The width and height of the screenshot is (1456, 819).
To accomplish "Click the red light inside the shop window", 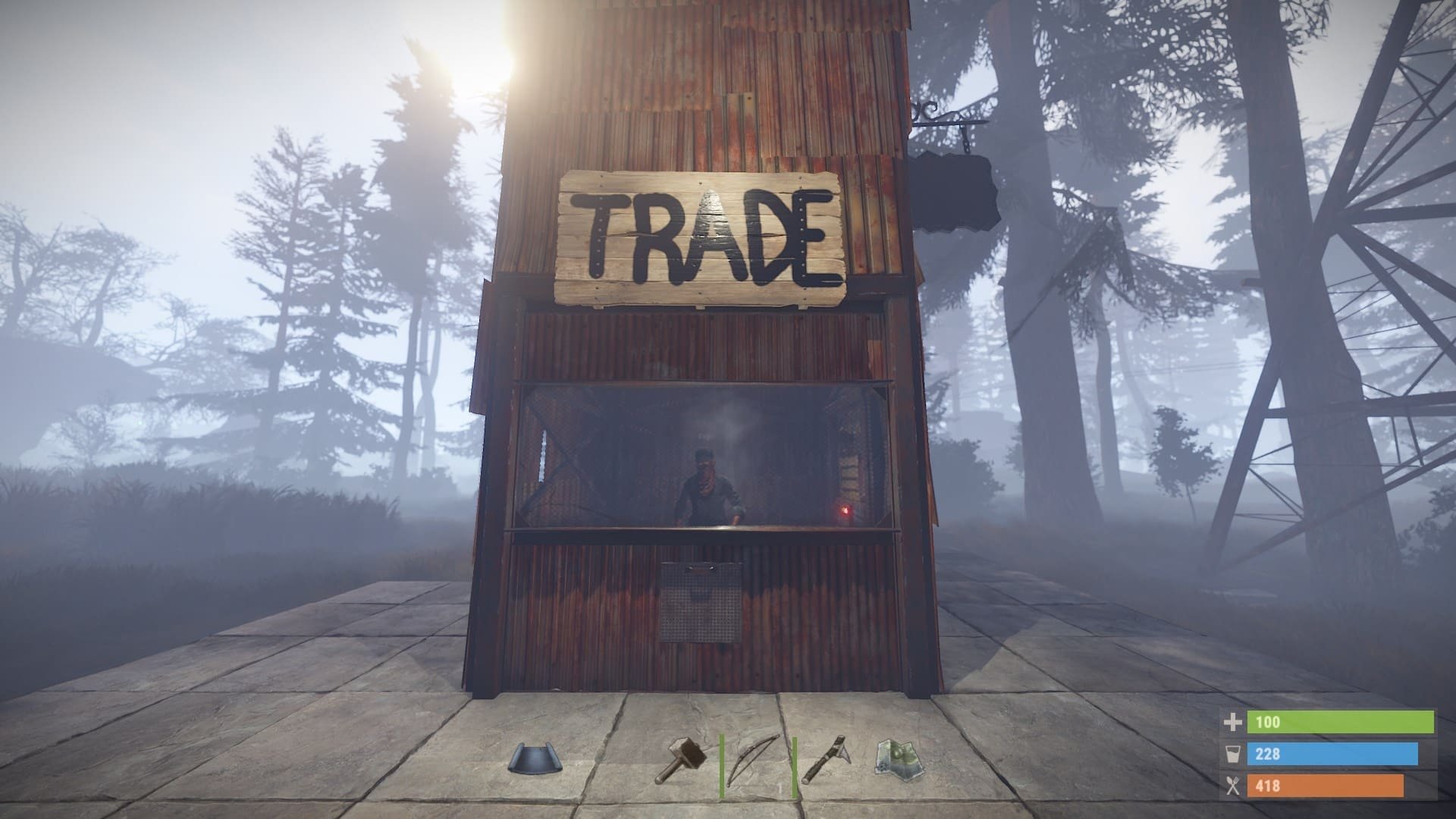I will pyautogui.click(x=847, y=513).
